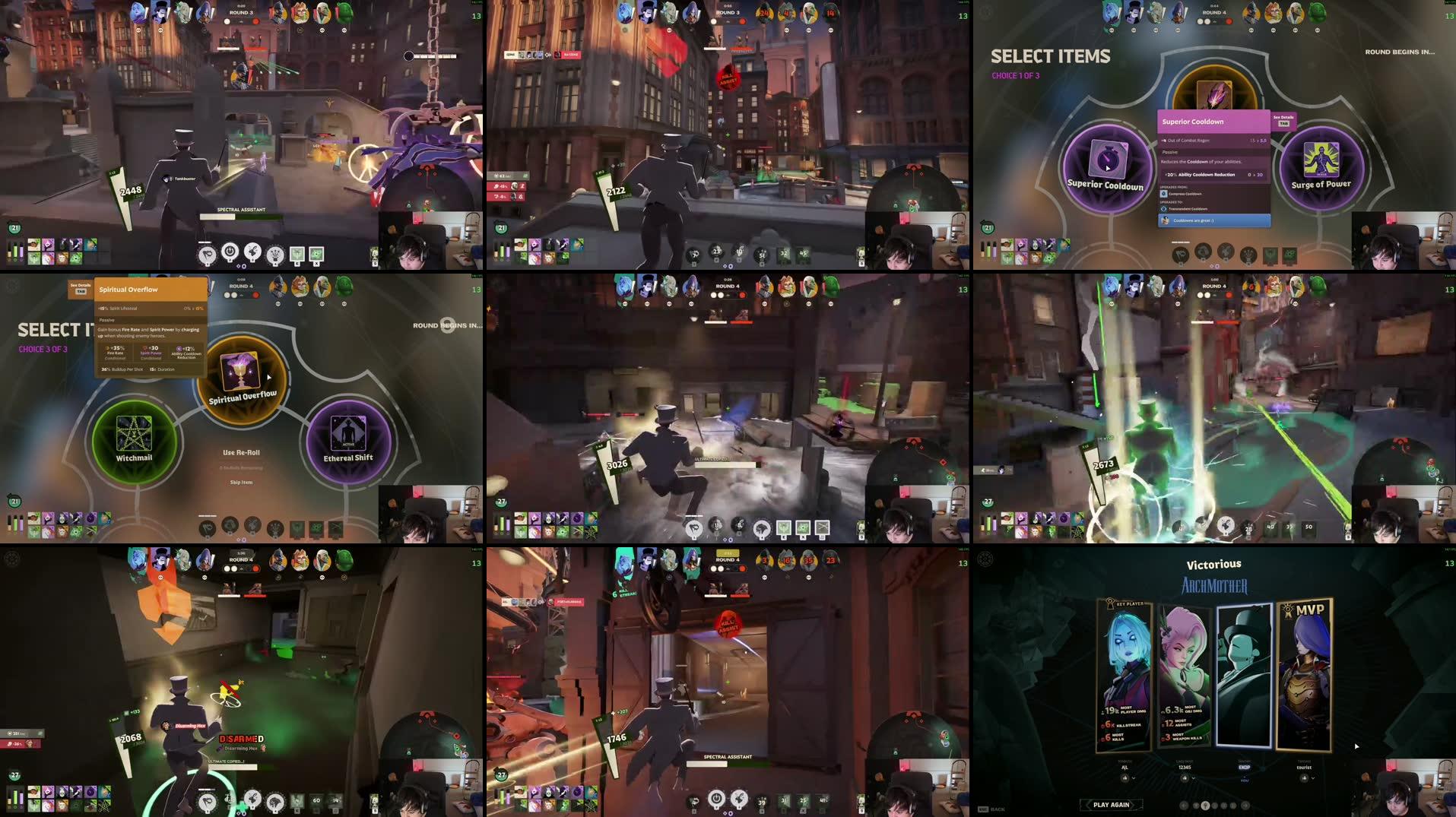Toggle the thumbs-up under player 12345
Screen dimensions: 1456x817
point(1185,778)
